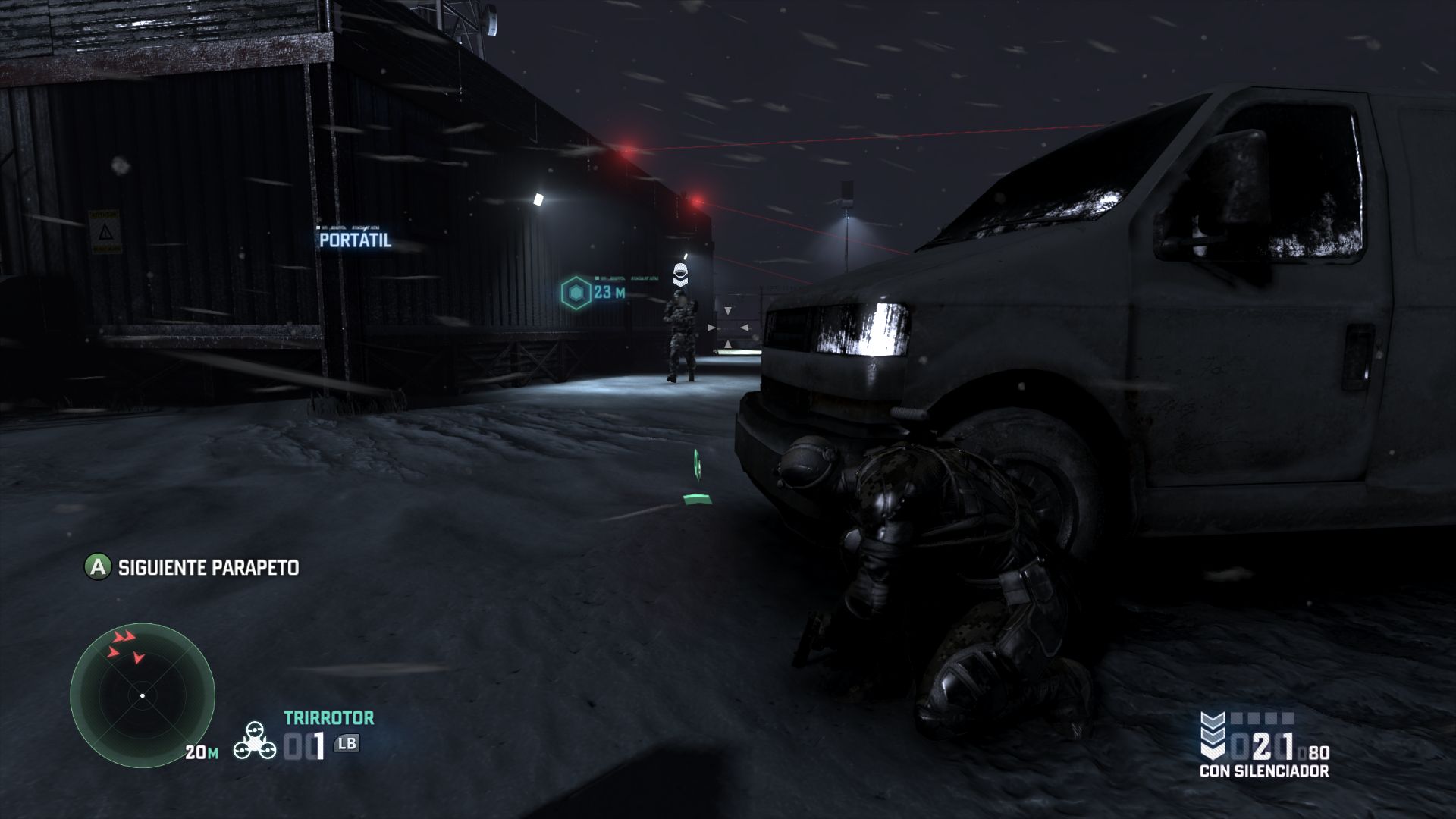Click the hexagonal objective waypoint marker
The height and width of the screenshot is (819, 1456).
click(576, 293)
